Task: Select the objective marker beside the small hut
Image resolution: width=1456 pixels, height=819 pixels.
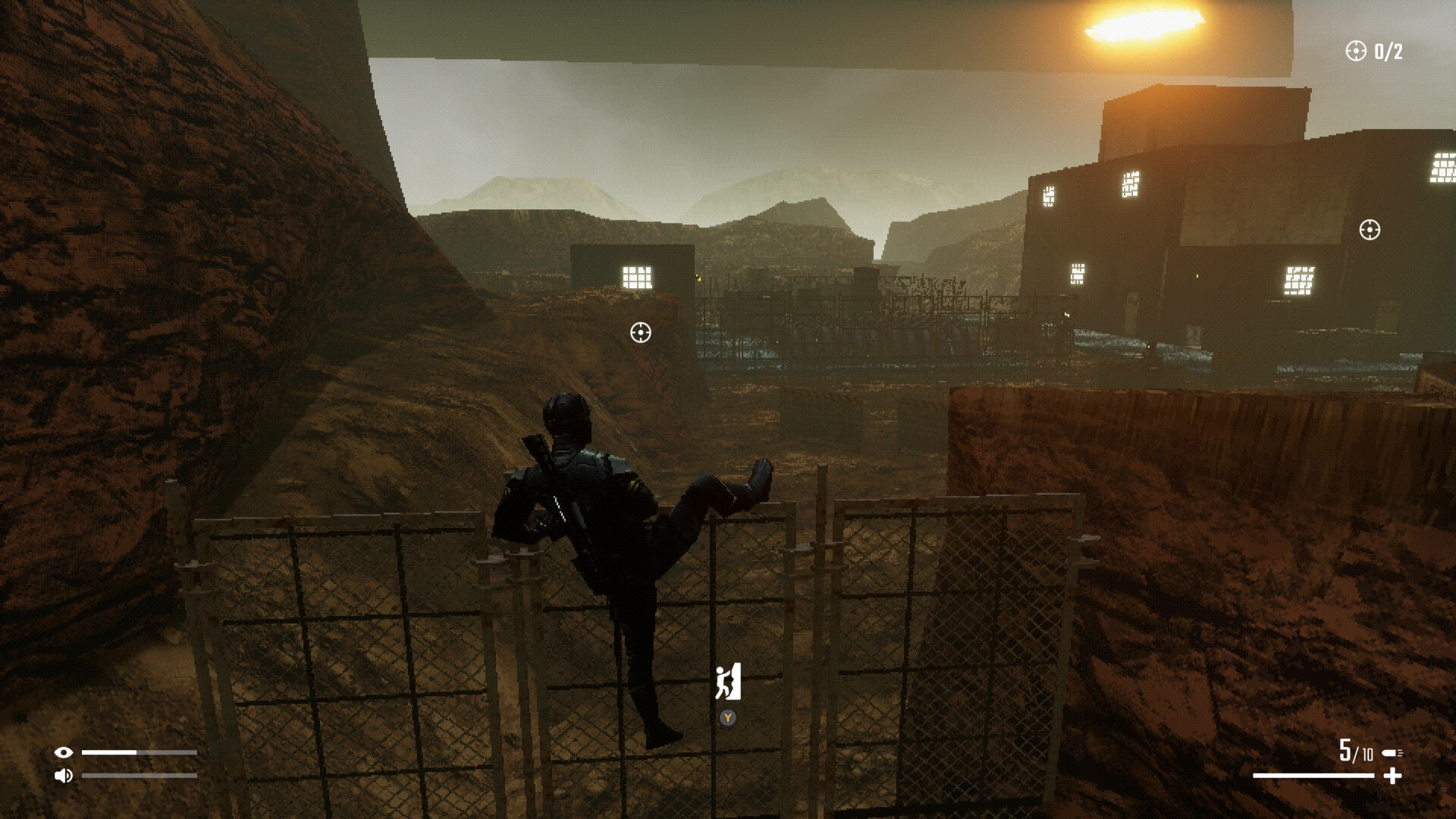Action: point(641,332)
